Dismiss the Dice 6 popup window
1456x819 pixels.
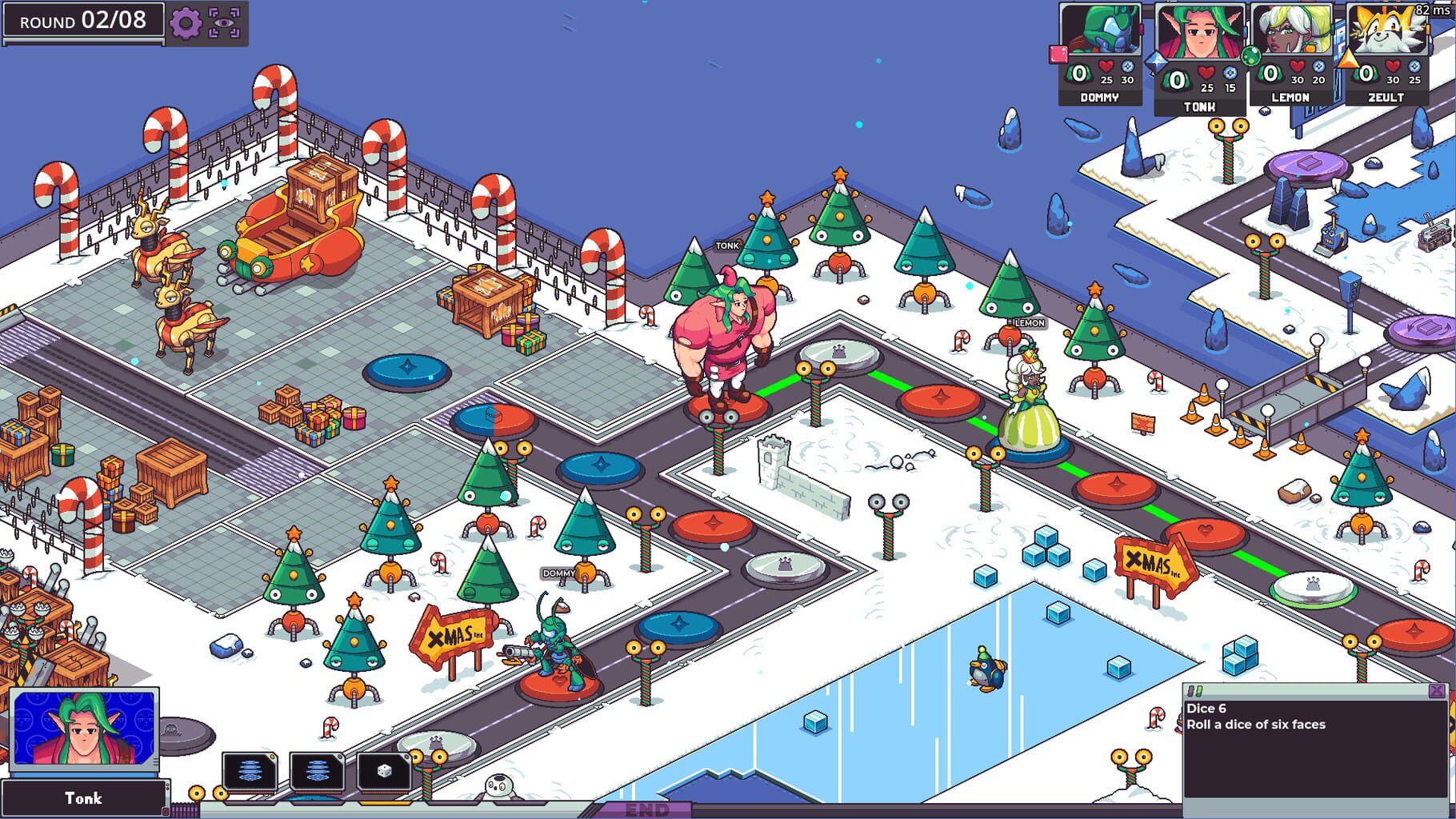click(x=1437, y=691)
